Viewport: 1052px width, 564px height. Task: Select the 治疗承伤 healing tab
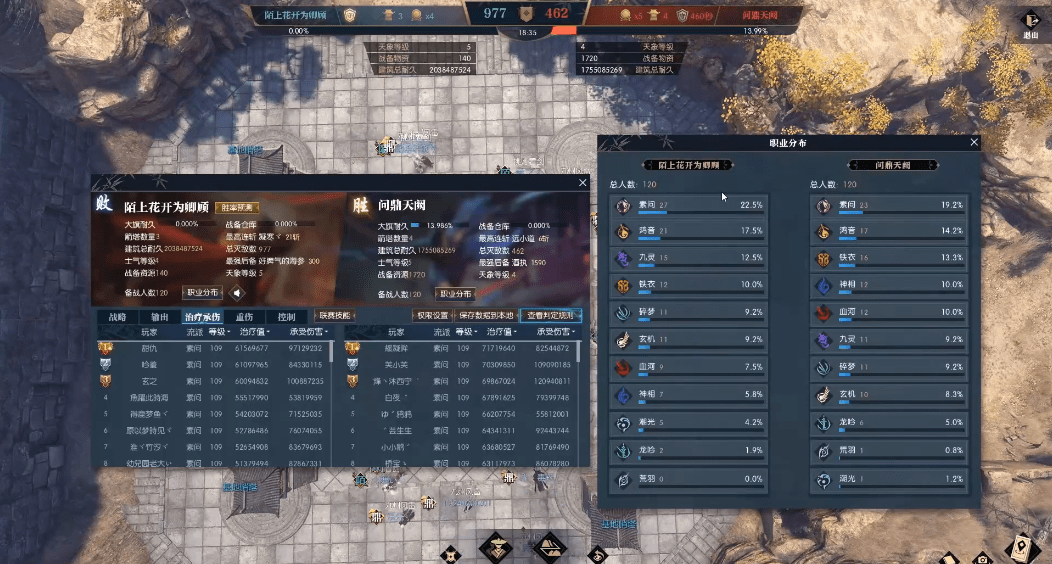click(202, 316)
